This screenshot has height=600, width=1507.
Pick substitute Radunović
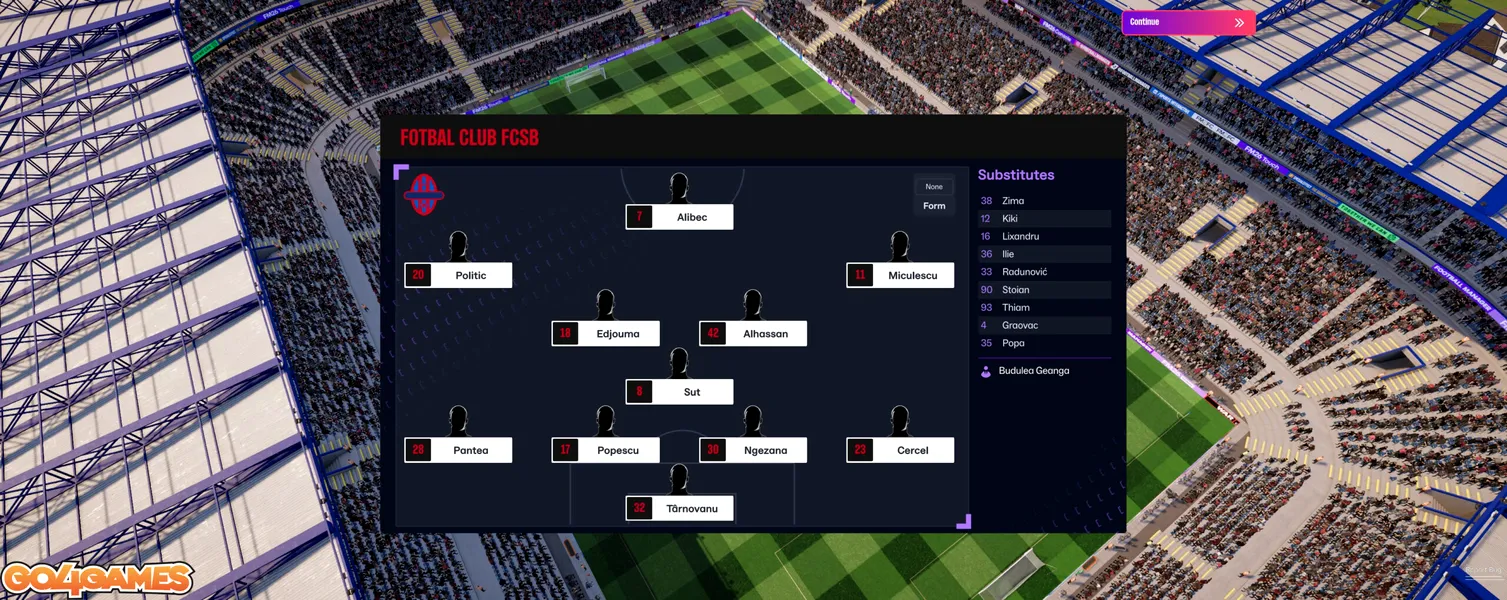pos(1024,272)
